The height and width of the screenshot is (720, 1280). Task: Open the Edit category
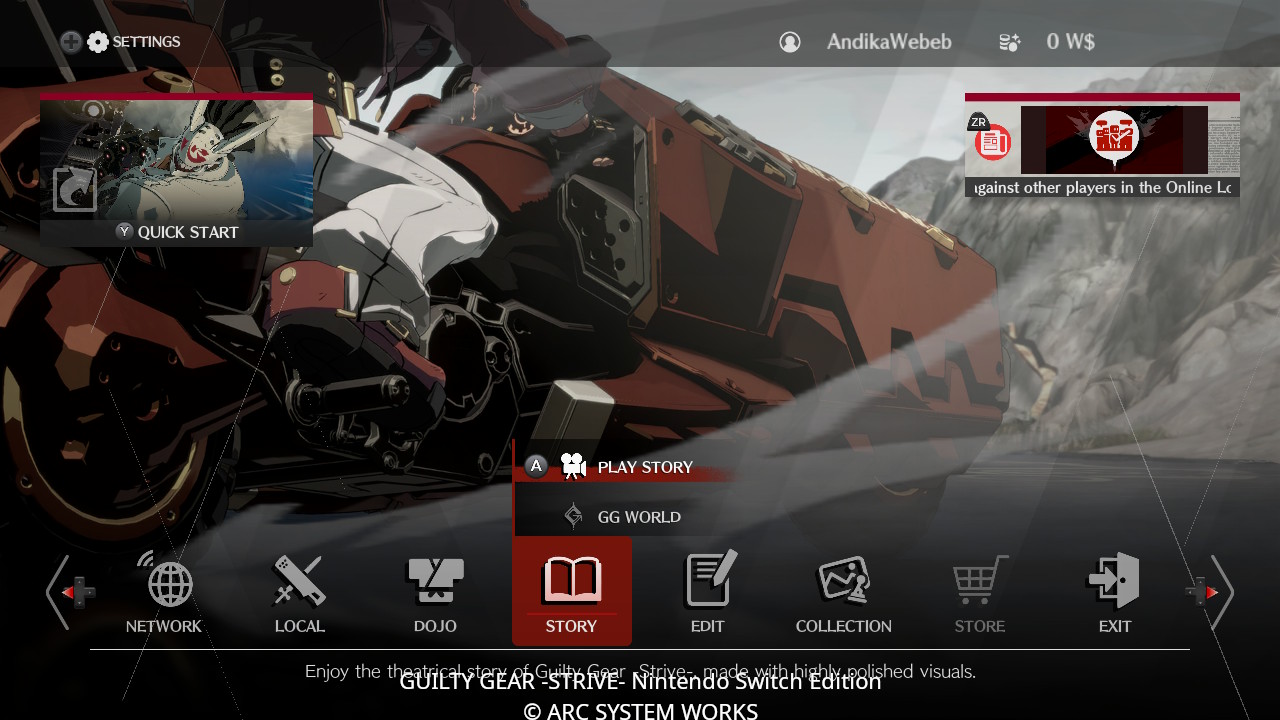point(707,592)
